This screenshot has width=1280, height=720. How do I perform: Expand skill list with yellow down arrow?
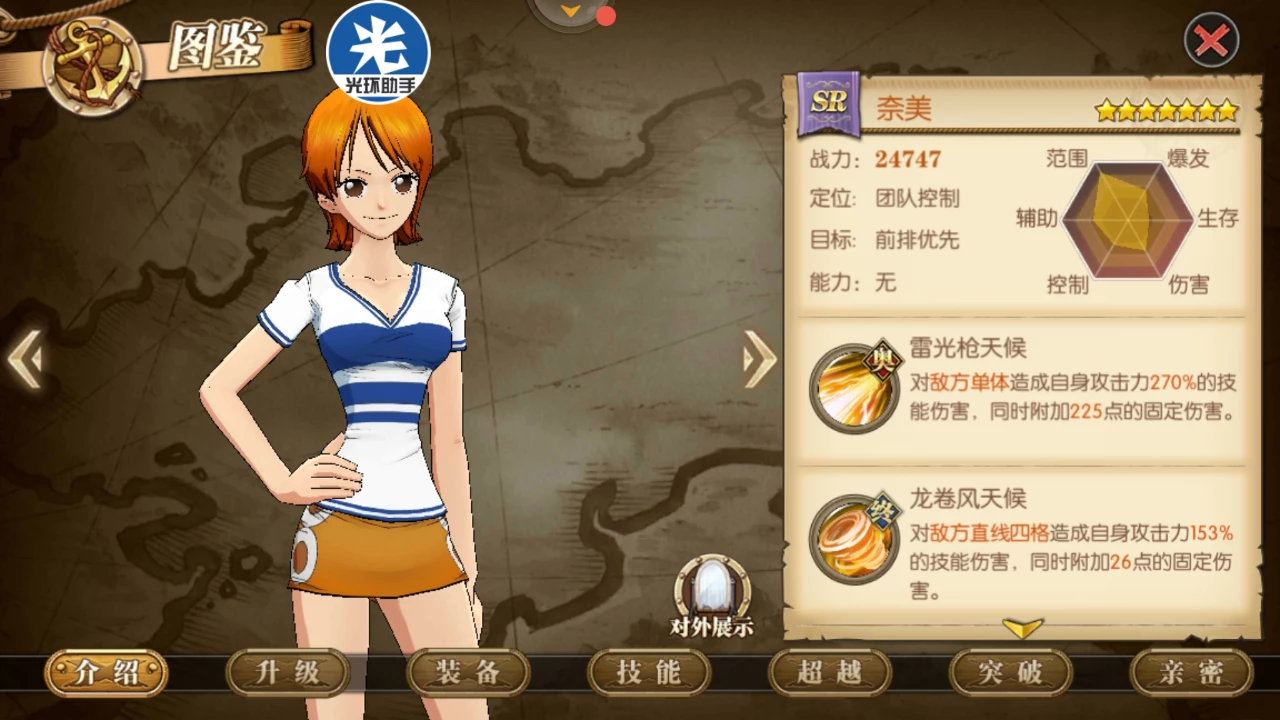click(1022, 628)
